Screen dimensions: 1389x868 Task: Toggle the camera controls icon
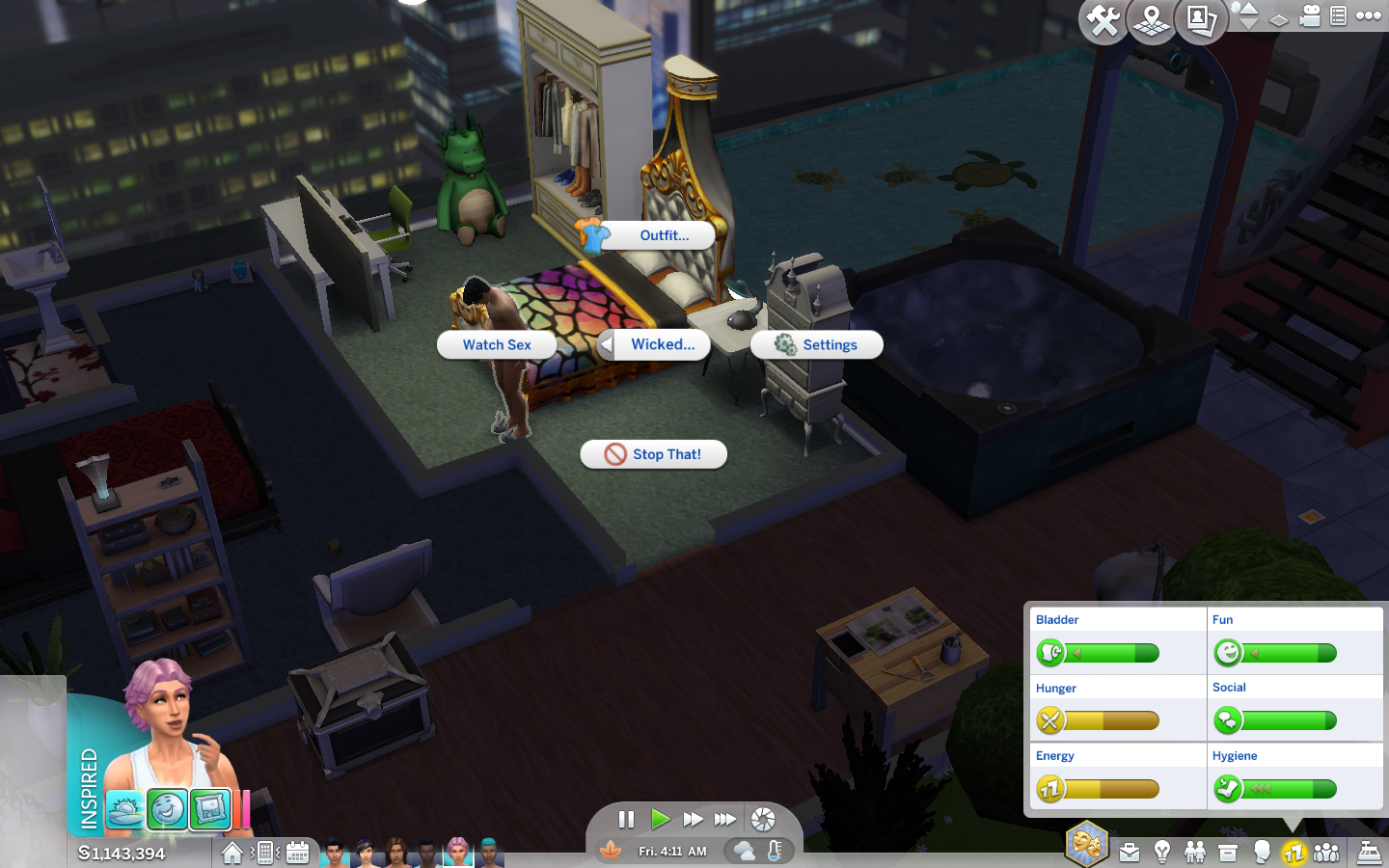(x=1309, y=15)
